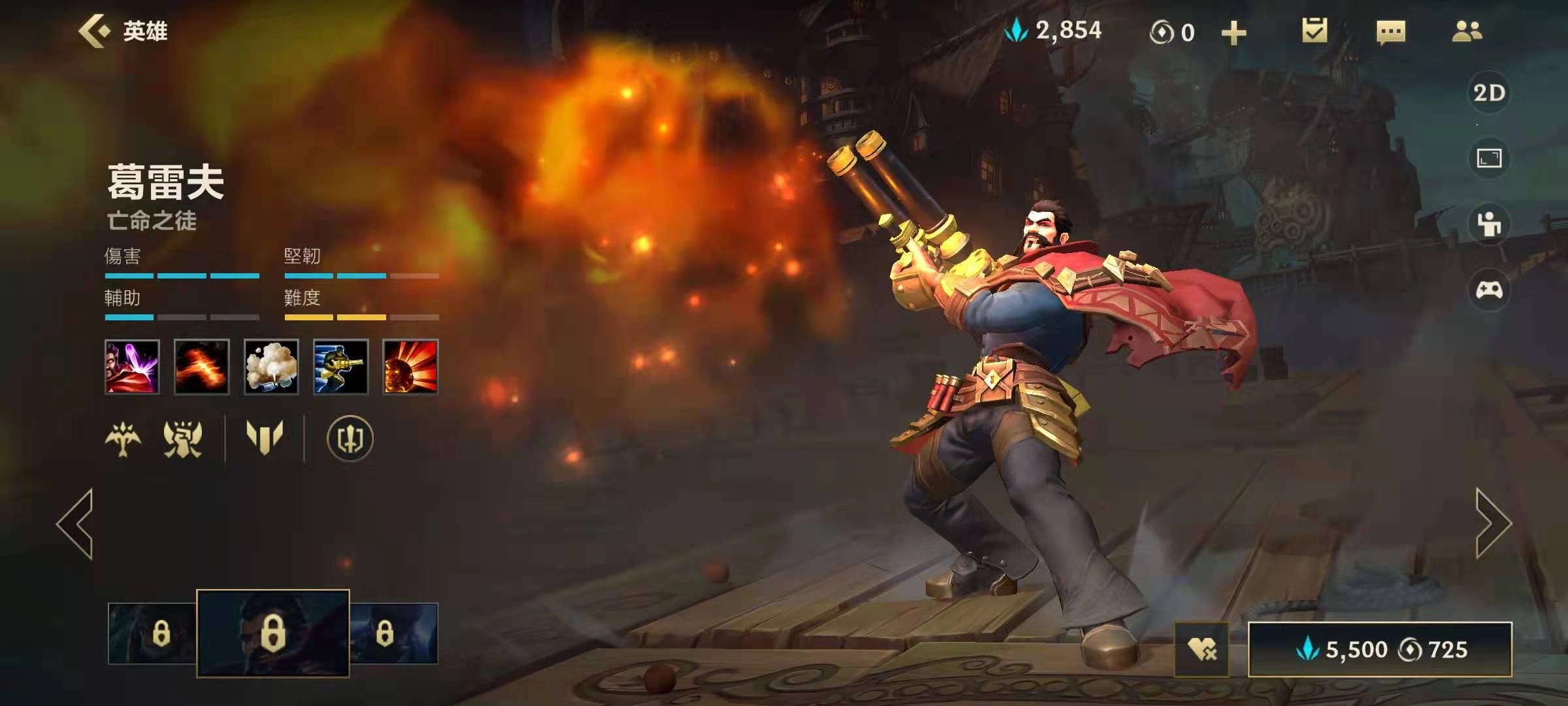
Task: Show the previous champion with left arrow
Action: click(75, 523)
